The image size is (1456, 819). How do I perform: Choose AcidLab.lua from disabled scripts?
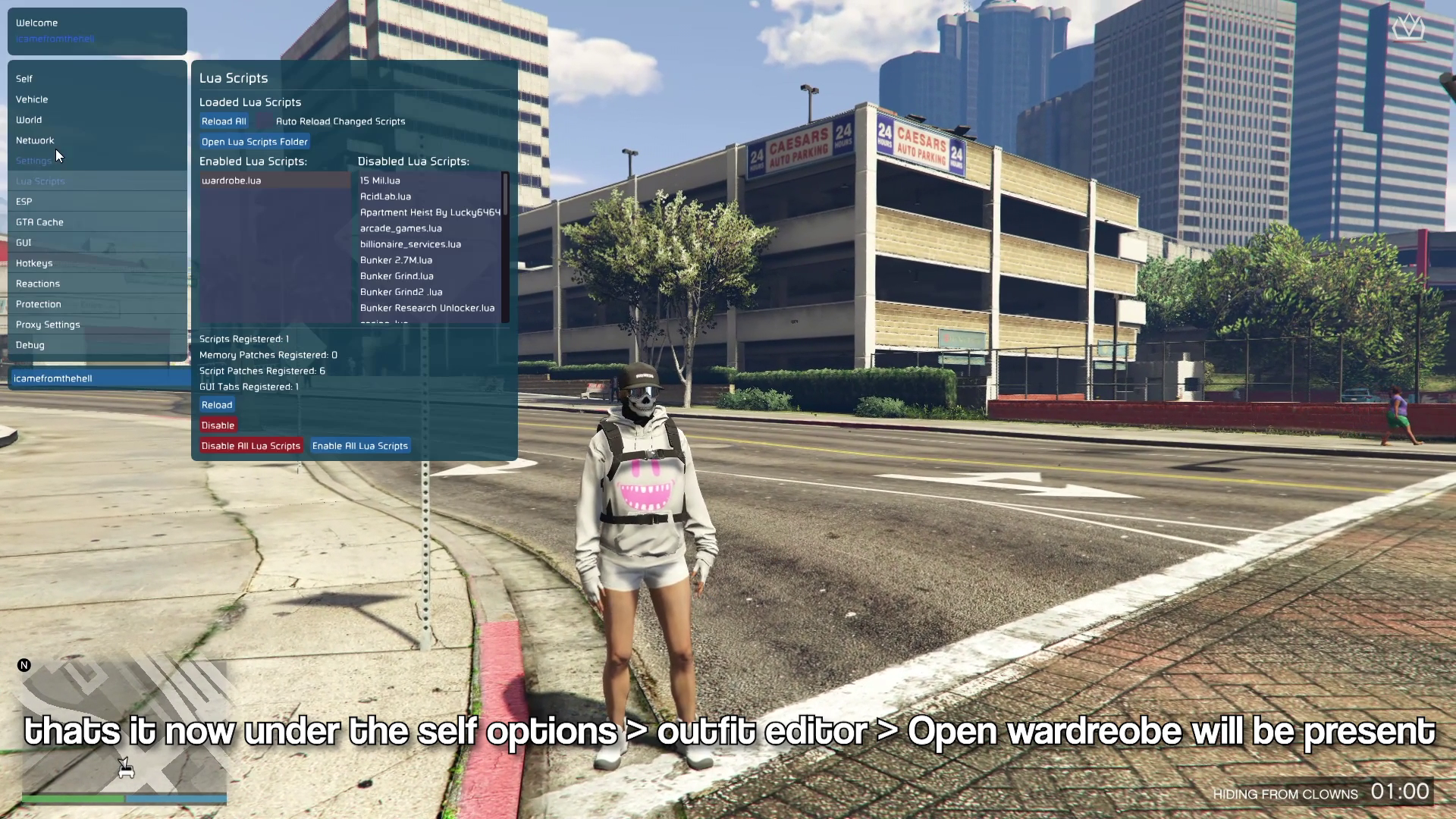(x=385, y=196)
